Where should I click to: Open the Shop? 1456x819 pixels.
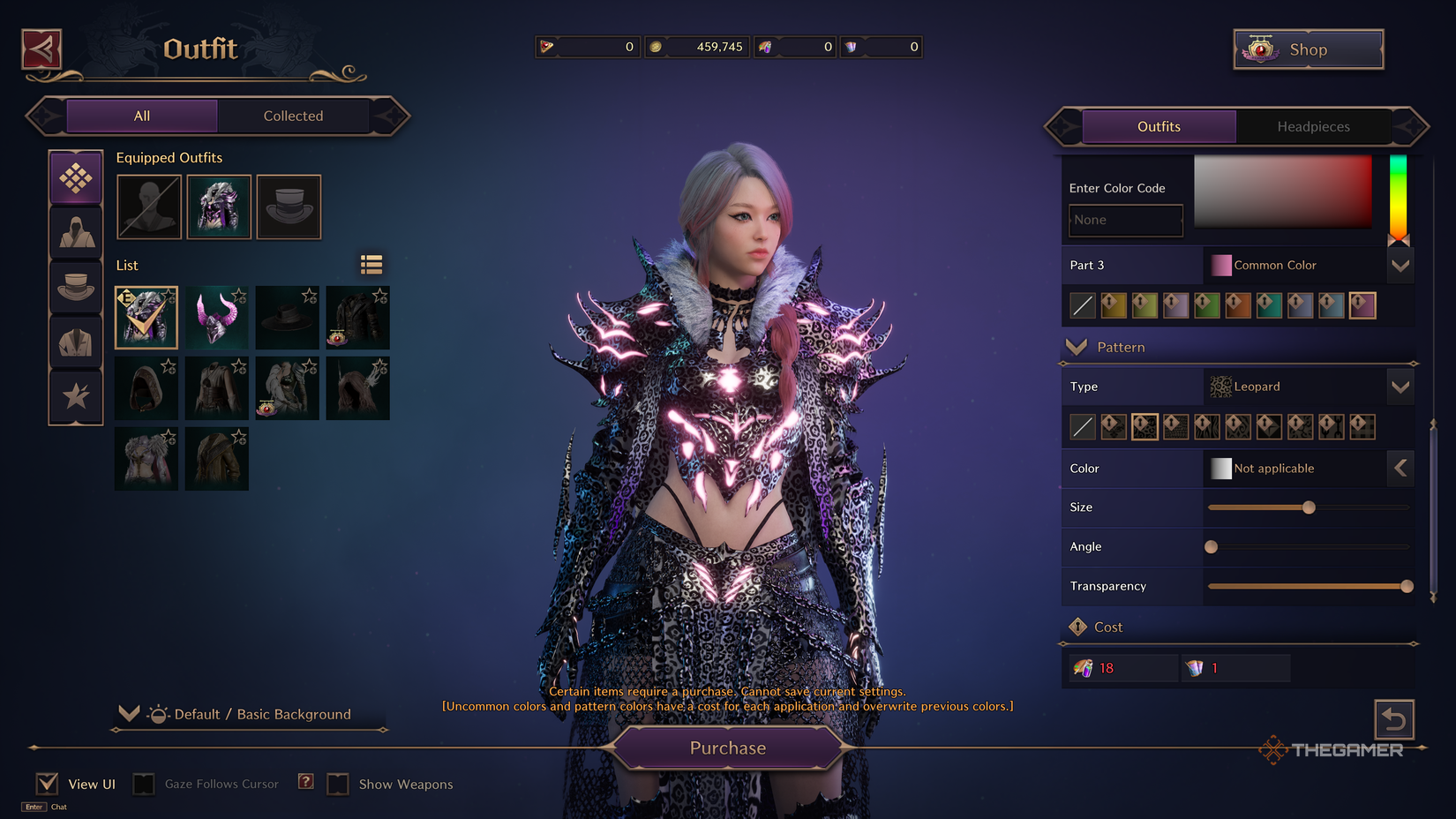[x=1308, y=49]
